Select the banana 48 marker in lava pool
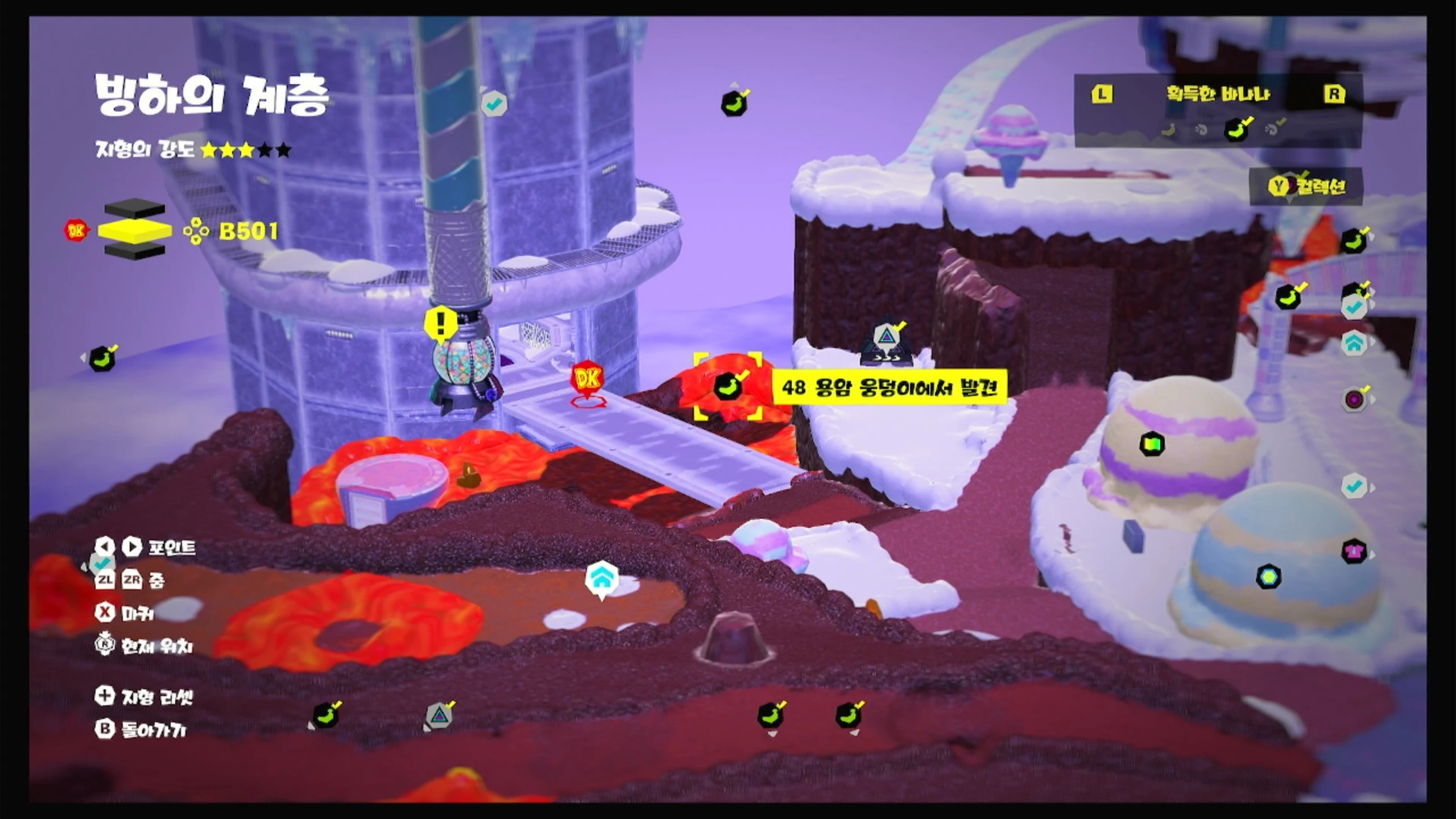The image size is (1456, 819). tap(727, 386)
